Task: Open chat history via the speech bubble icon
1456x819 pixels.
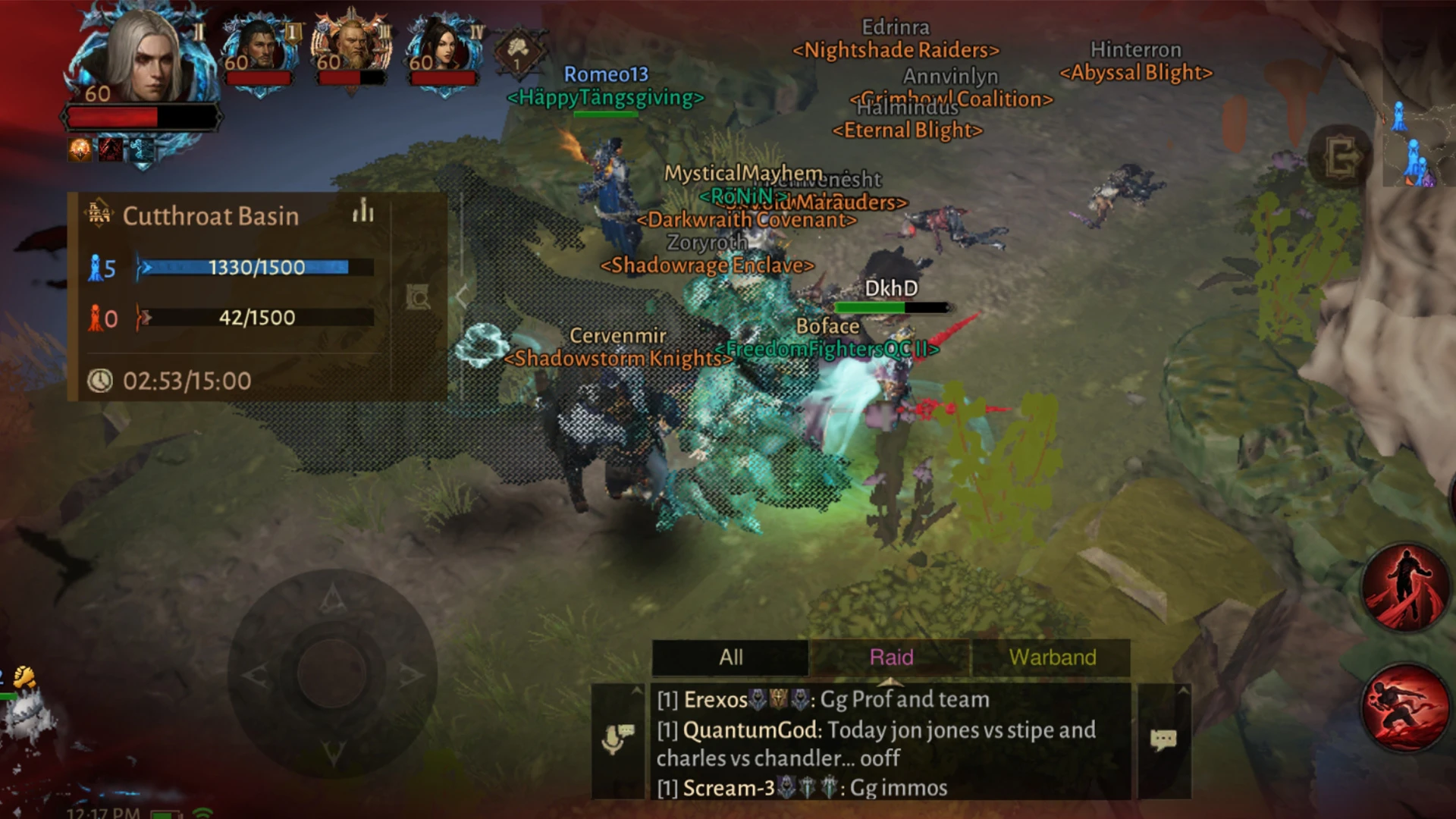Action: (x=1163, y=739)
